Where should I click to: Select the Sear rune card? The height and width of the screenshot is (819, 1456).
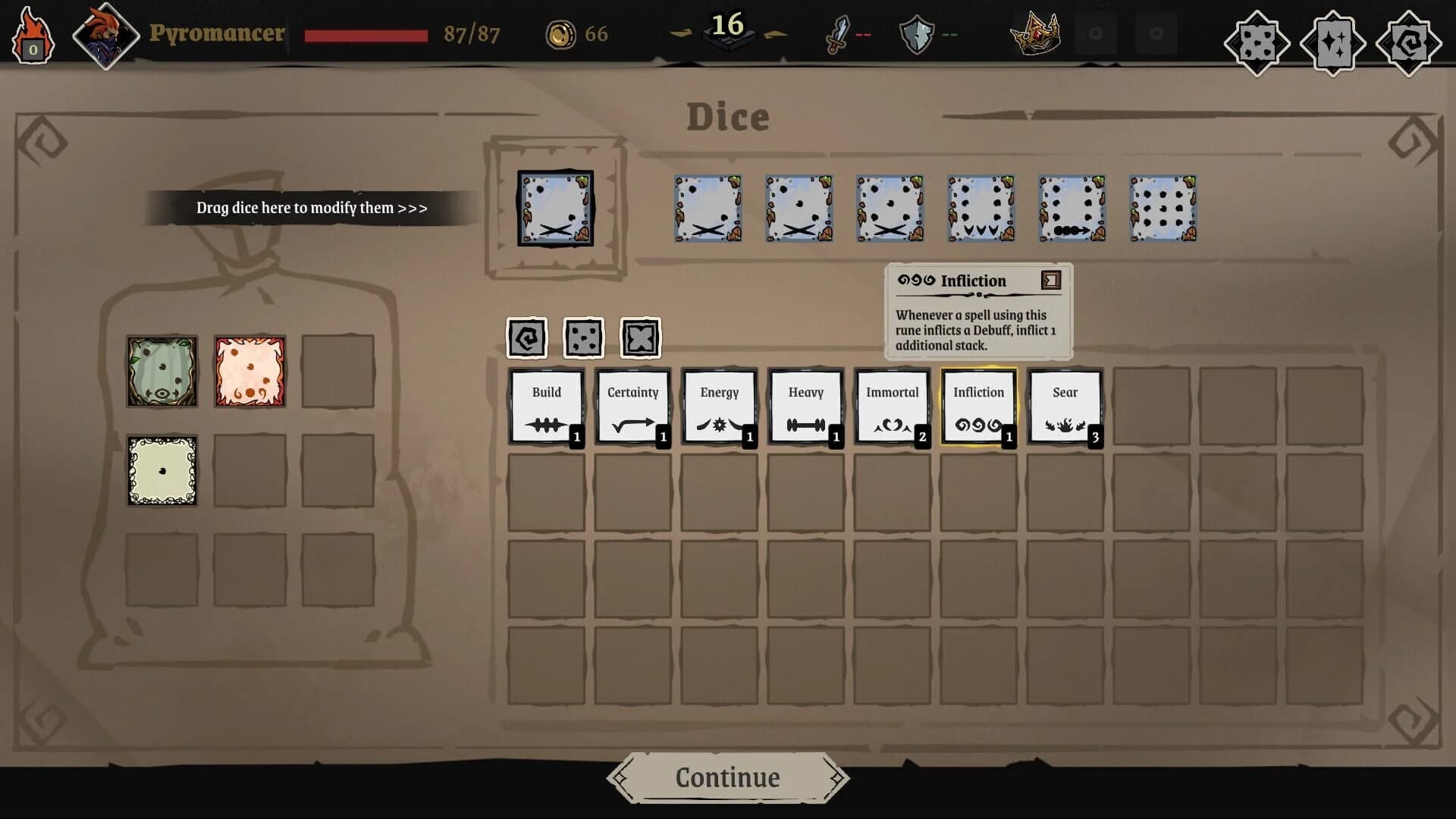(x=1065, y=406)
